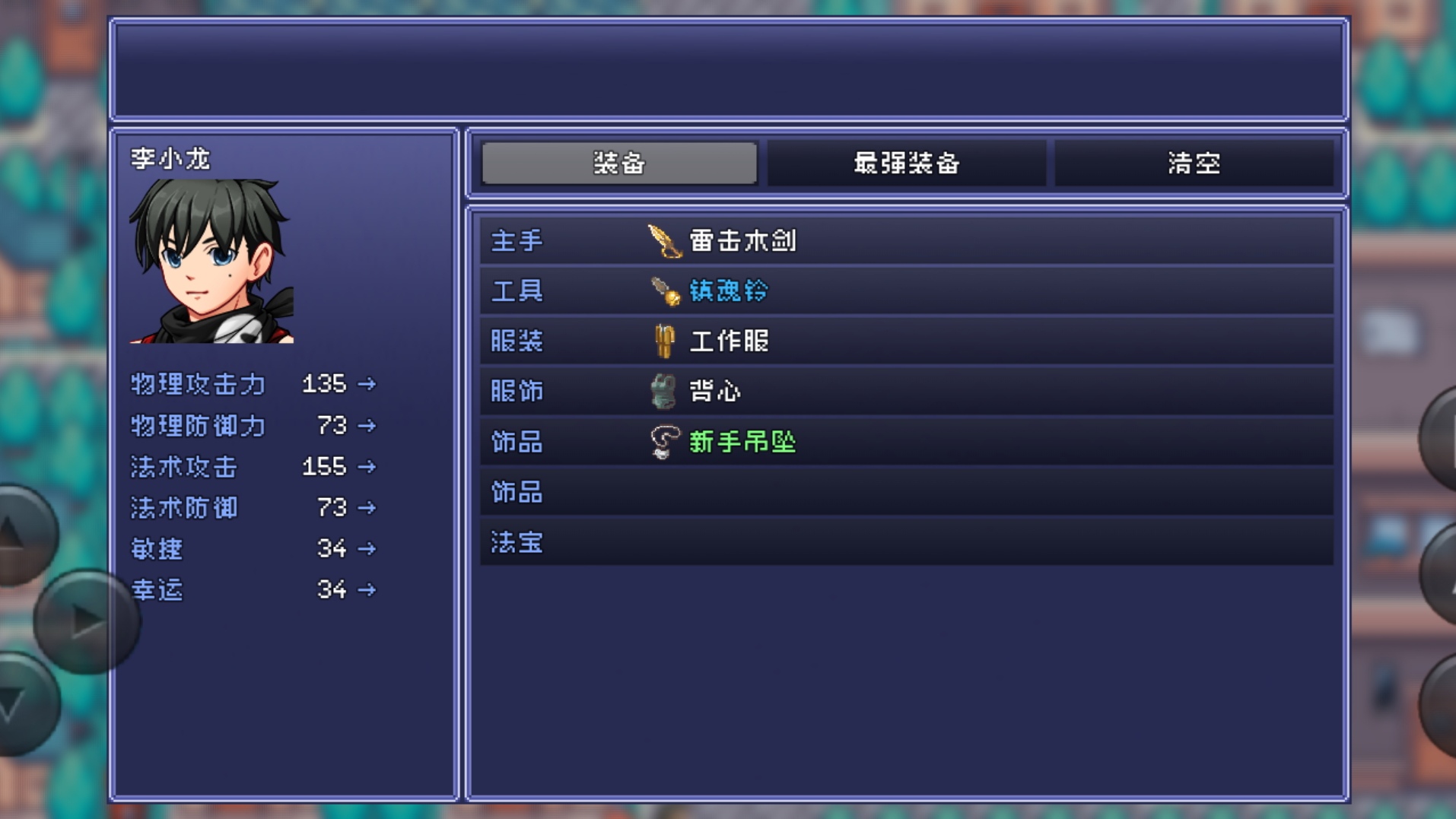1456x819 pixels.
Task: Select the 装备 tab
Action: pos(618,162)
